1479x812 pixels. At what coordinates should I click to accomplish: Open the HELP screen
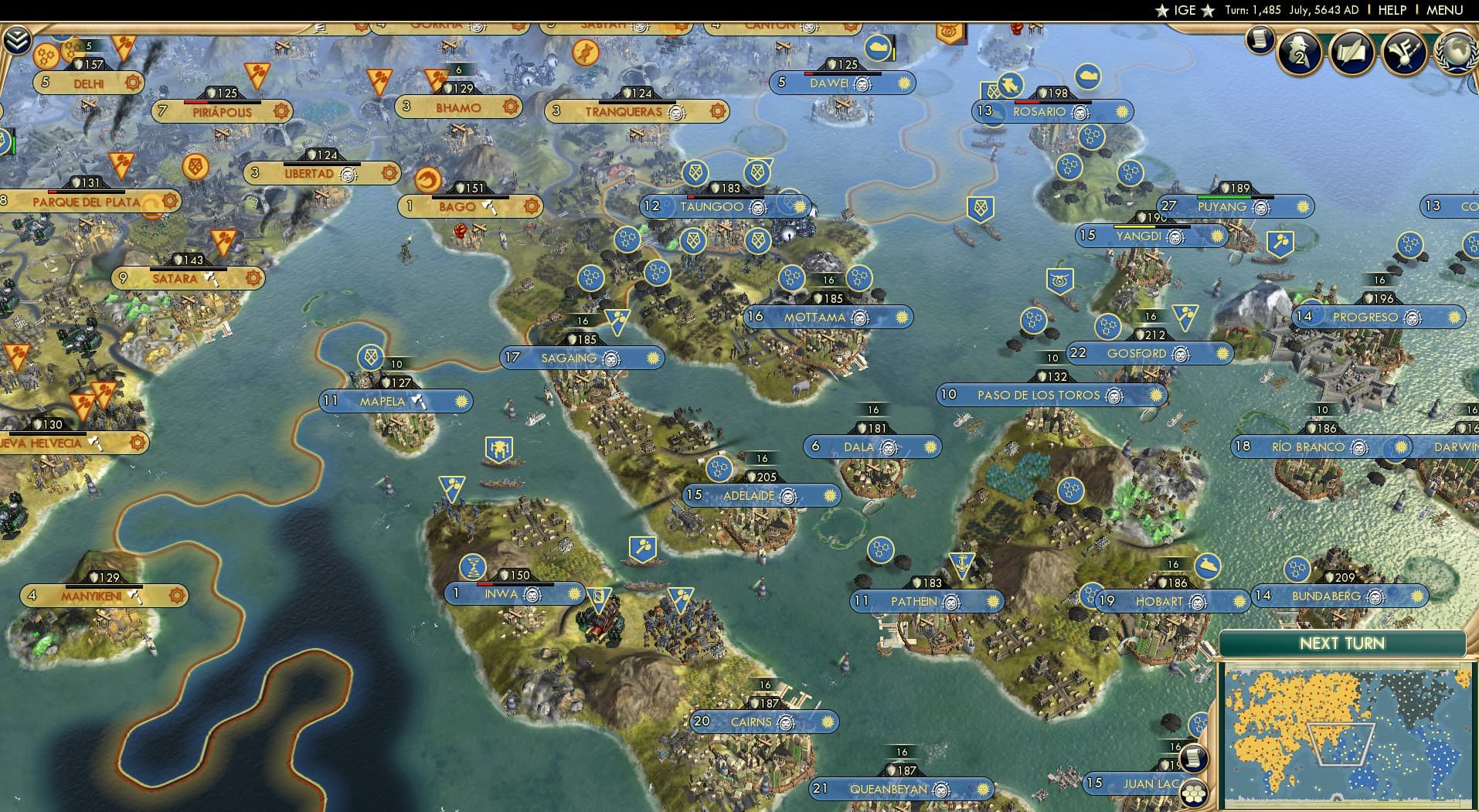[x=1391, y=10]
